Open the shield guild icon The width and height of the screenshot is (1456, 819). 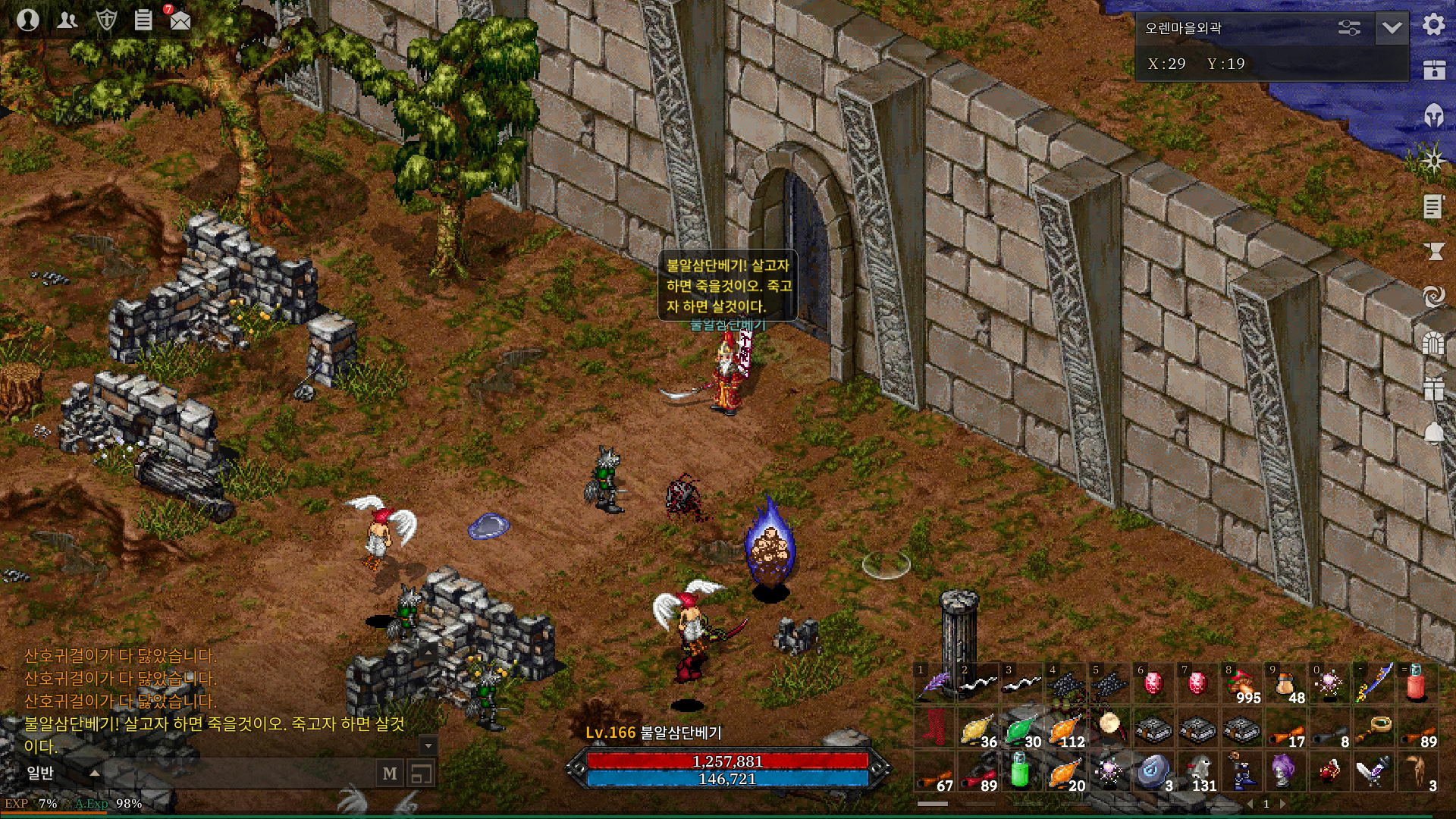coord(106,20)
